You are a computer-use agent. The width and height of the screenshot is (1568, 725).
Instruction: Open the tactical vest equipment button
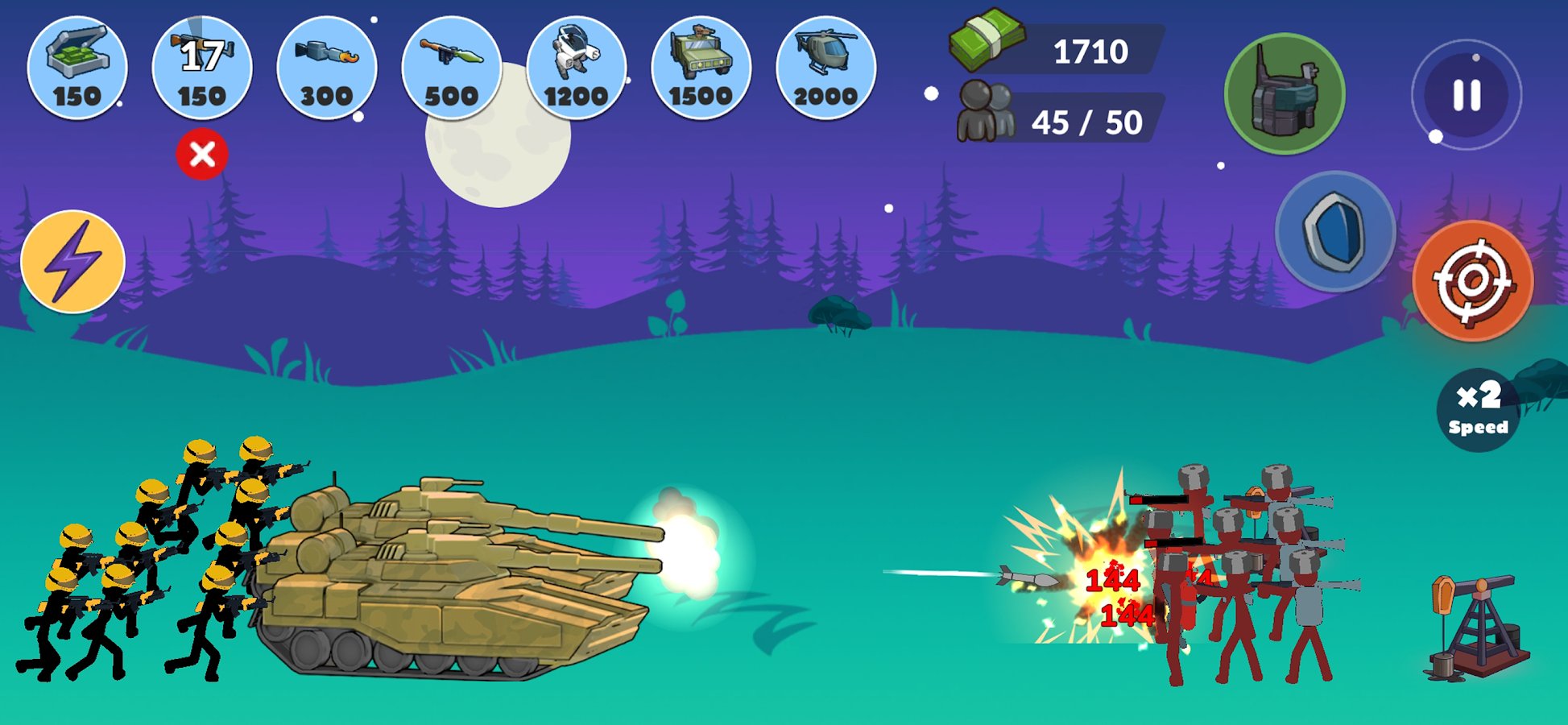pyautogui.click(x=1285, y=93)
